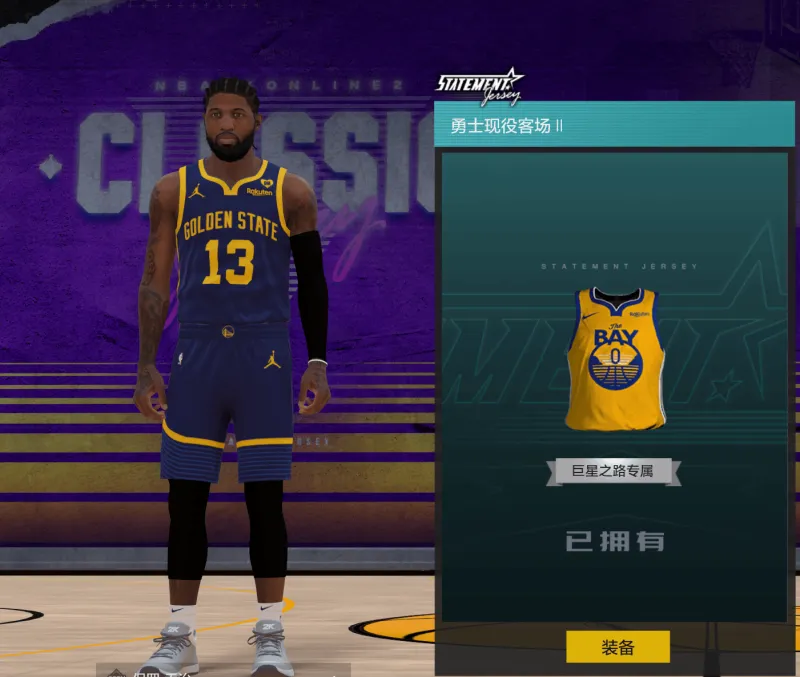Select the yellow The Bay jersey thumbnail

[615, 358]
